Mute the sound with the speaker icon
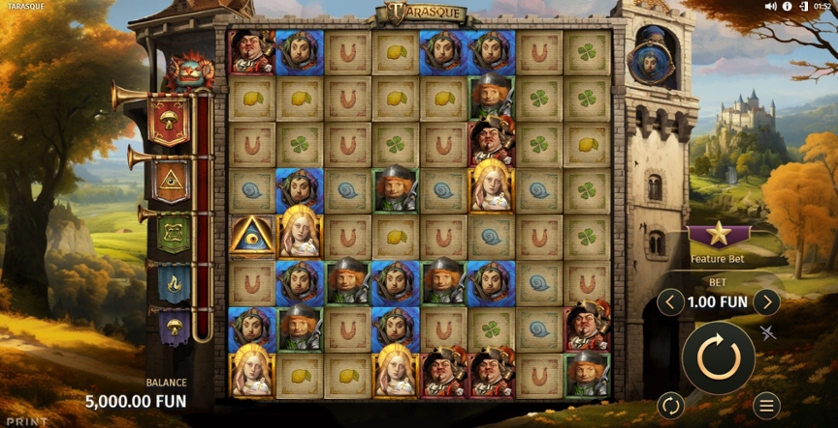This screenshot has width=838, height=428. point(771,7)
